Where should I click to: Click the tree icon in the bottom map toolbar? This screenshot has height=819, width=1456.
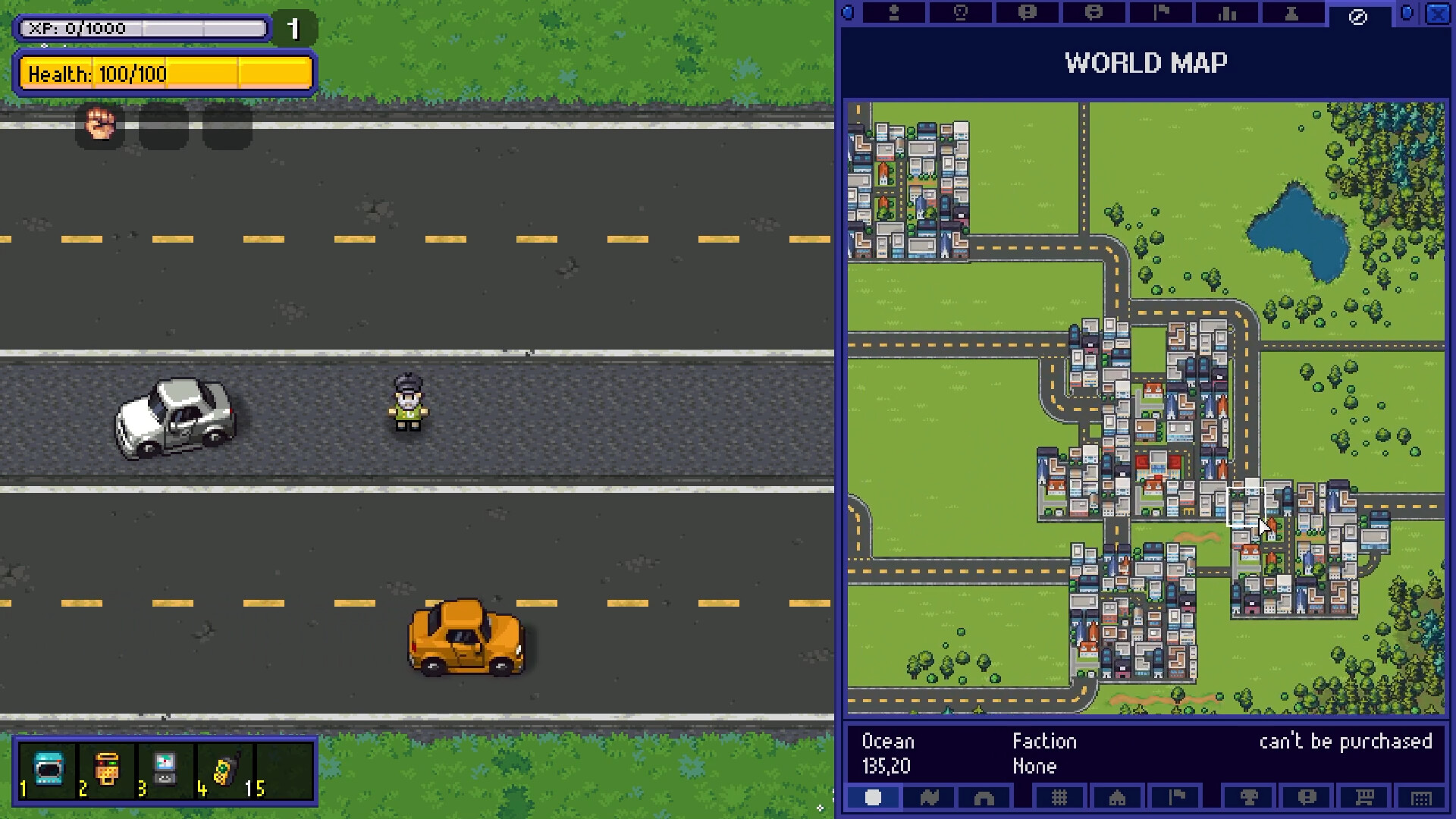point(1249,798)
